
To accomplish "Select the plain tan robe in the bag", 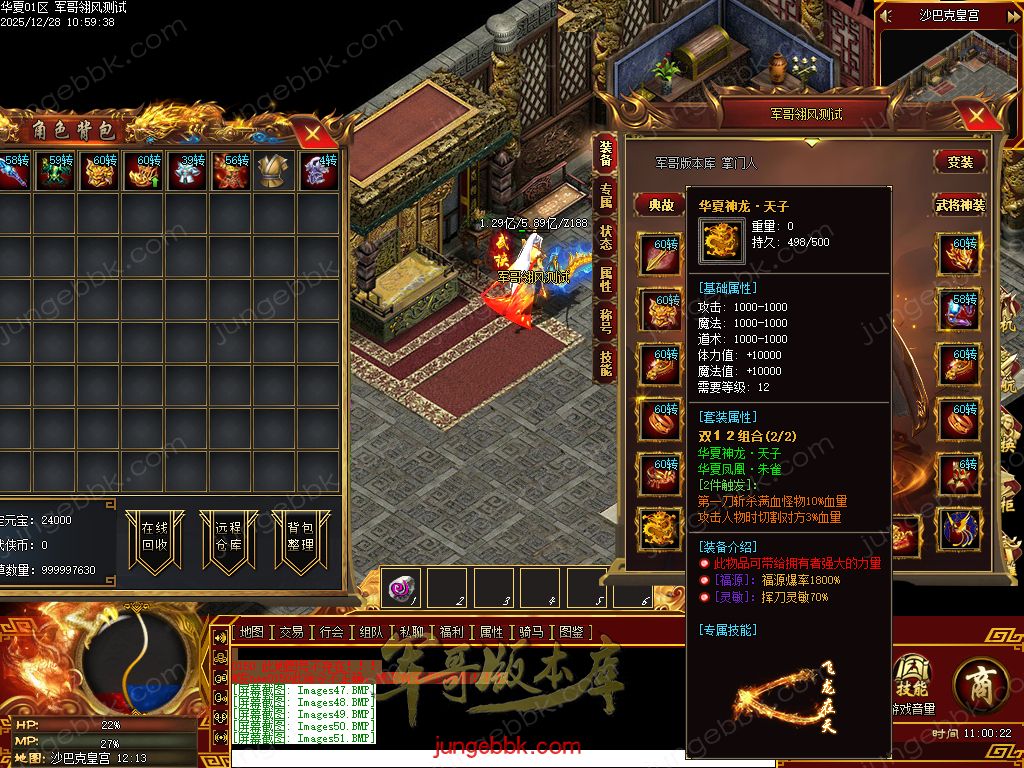I will point(272,171).
